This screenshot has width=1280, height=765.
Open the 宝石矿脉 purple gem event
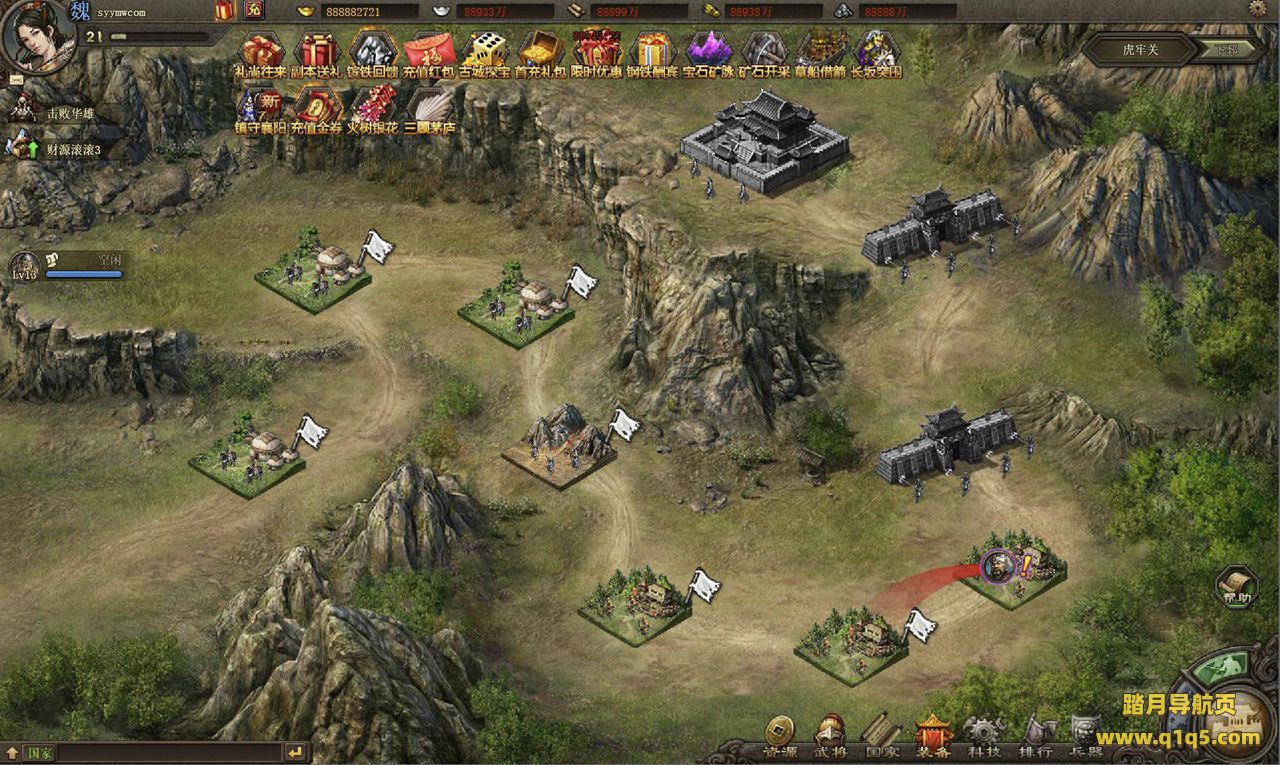pyautogui.click(x=709, y=51)
